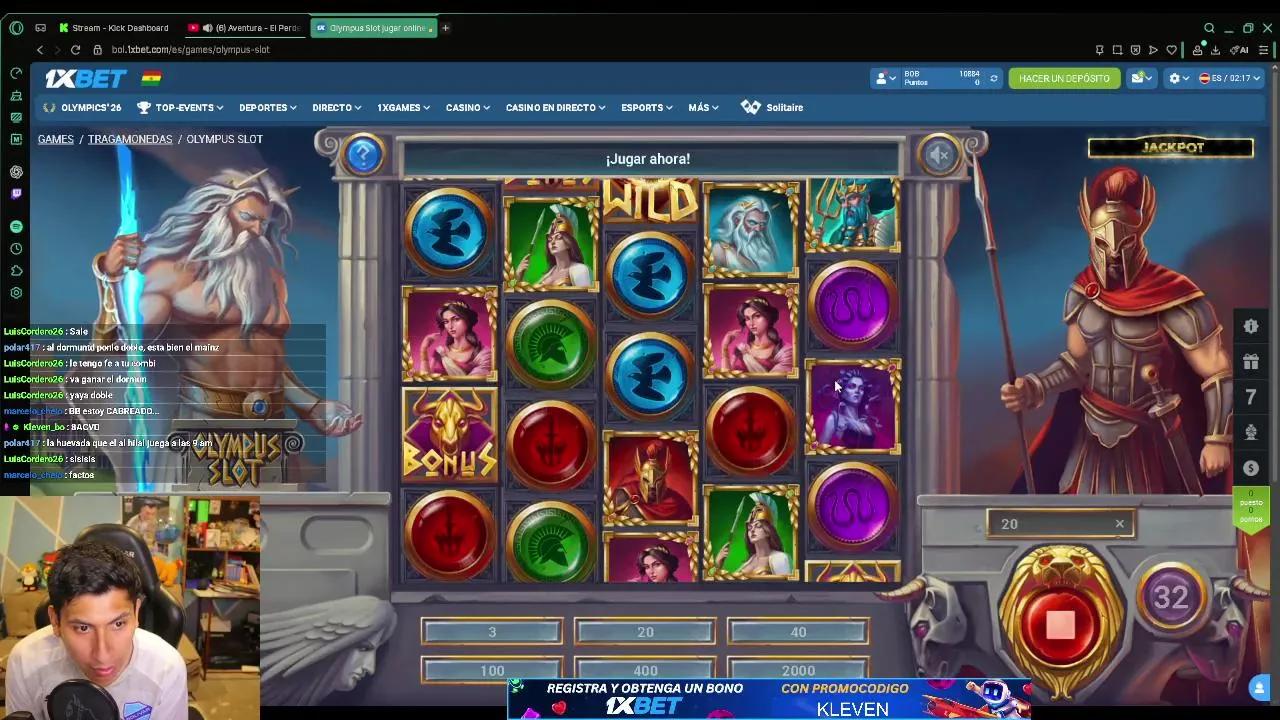Click the dollar coin sidebar icon
The image size is (1280, 720).
1251,466
